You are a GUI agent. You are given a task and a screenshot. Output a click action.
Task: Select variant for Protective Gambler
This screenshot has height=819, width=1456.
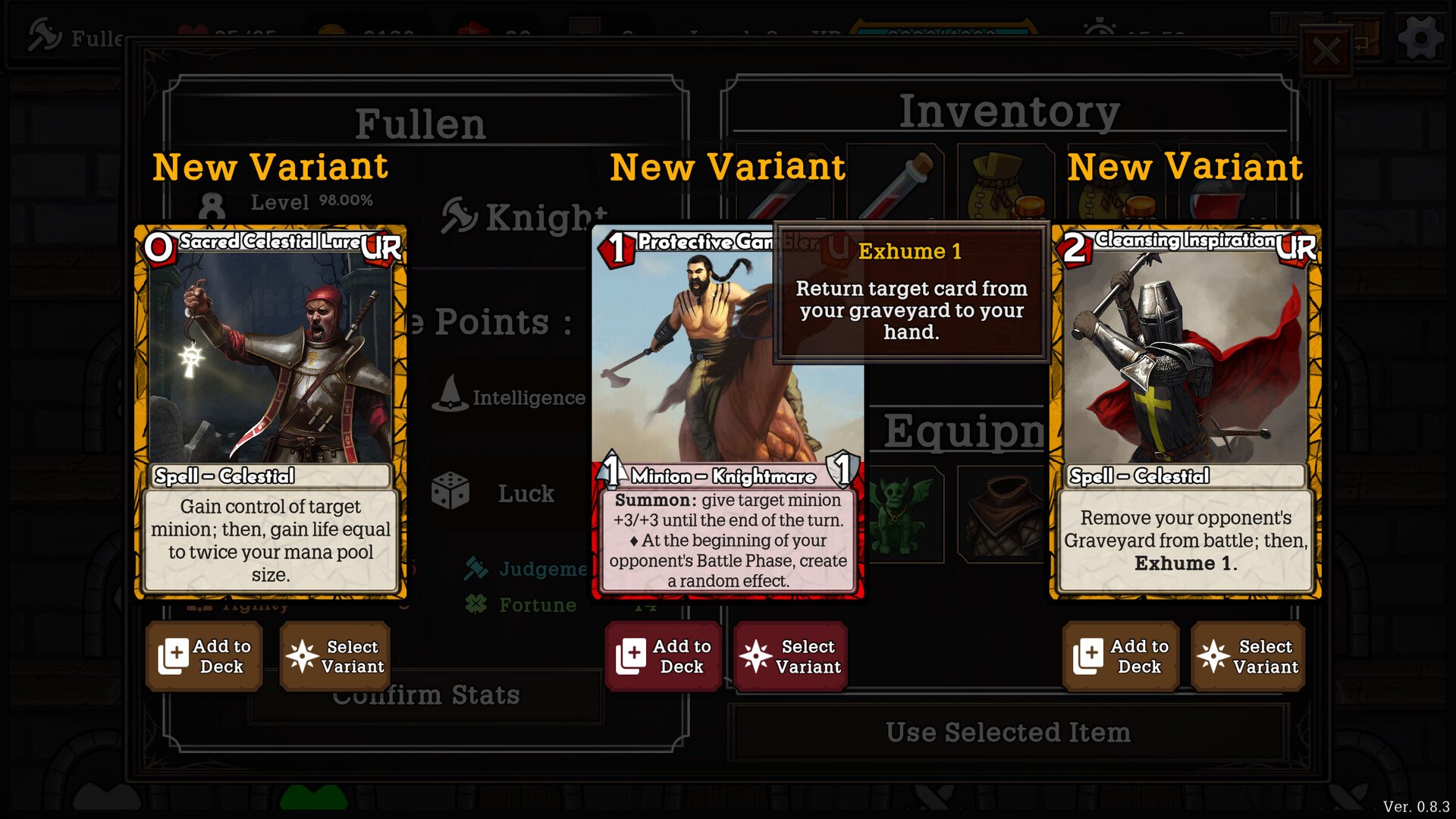pos(790,657)
